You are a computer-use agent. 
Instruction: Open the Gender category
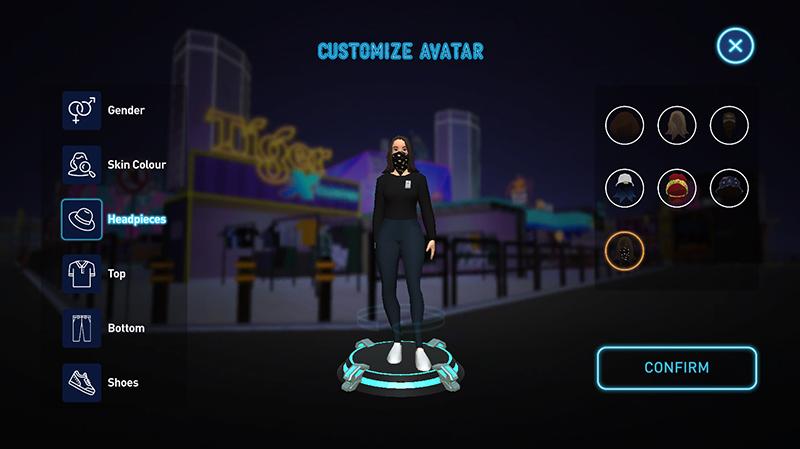click(x=80, y=110)
